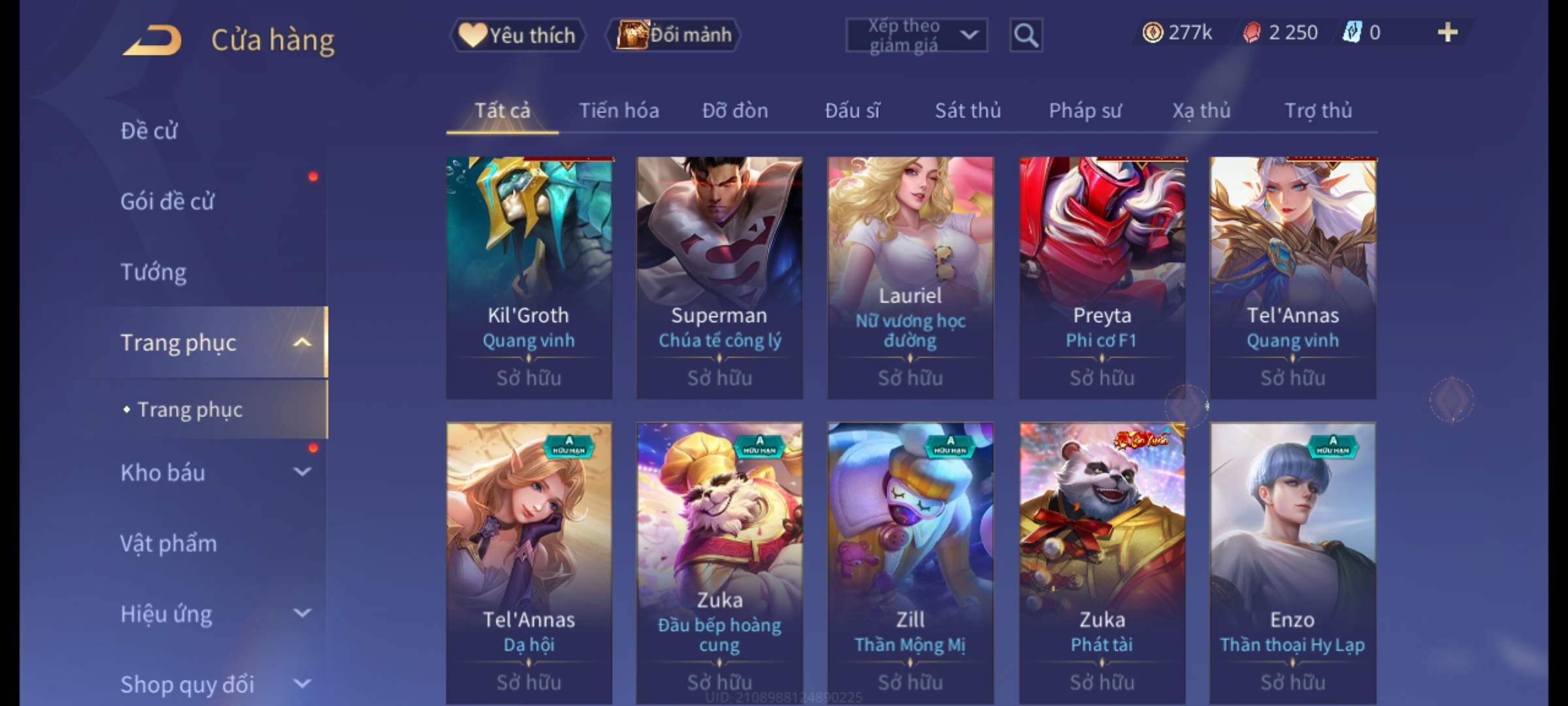This screenshot has width=1568, height=706.
Task: Add currency with the plus button
Action: [x=1447, y=33]
